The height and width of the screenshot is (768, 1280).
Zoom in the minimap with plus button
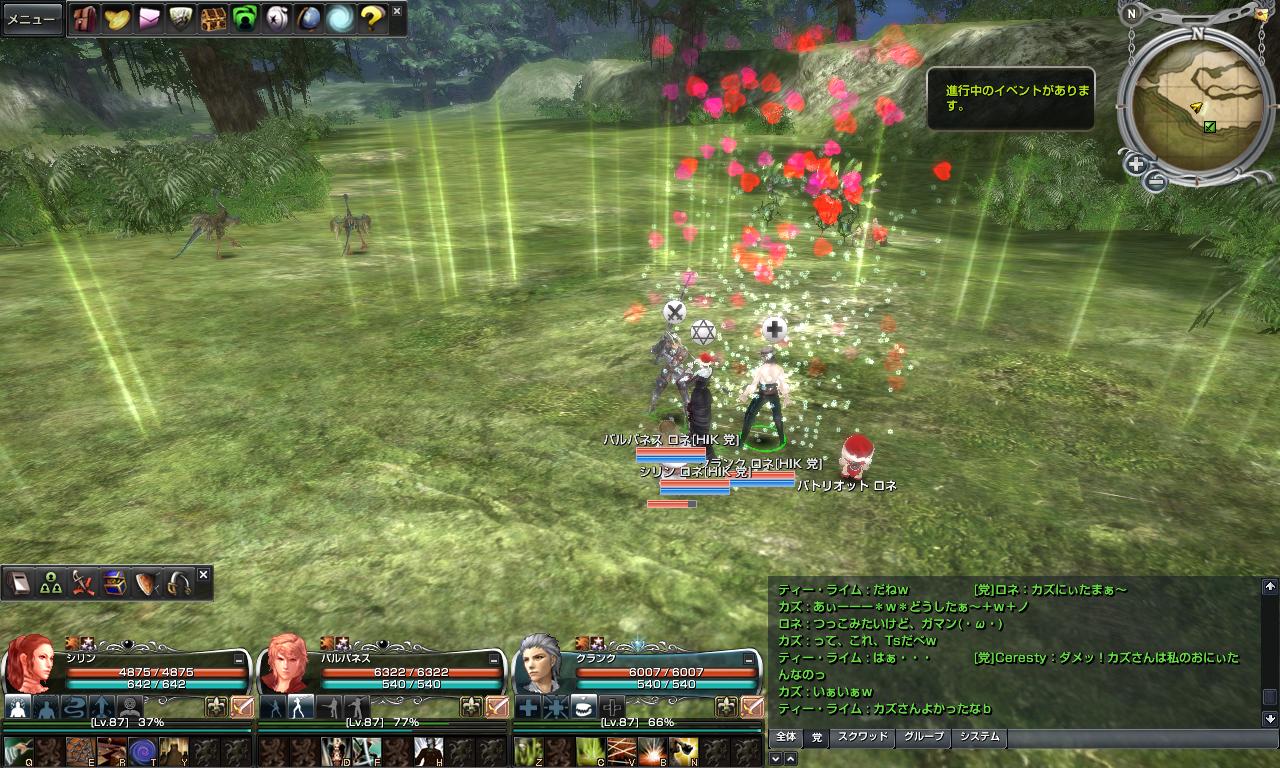point(1136,164)
